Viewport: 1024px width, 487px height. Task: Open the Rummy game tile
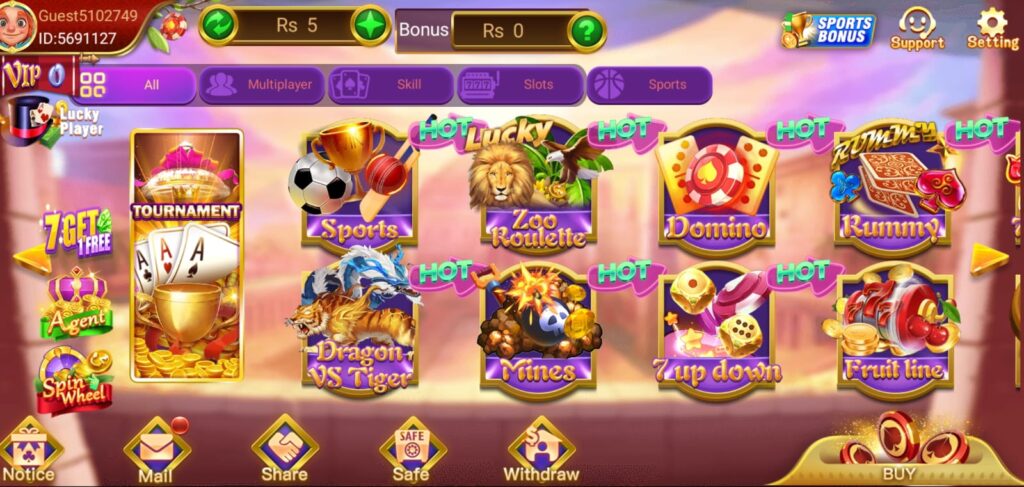coord(891,190)
